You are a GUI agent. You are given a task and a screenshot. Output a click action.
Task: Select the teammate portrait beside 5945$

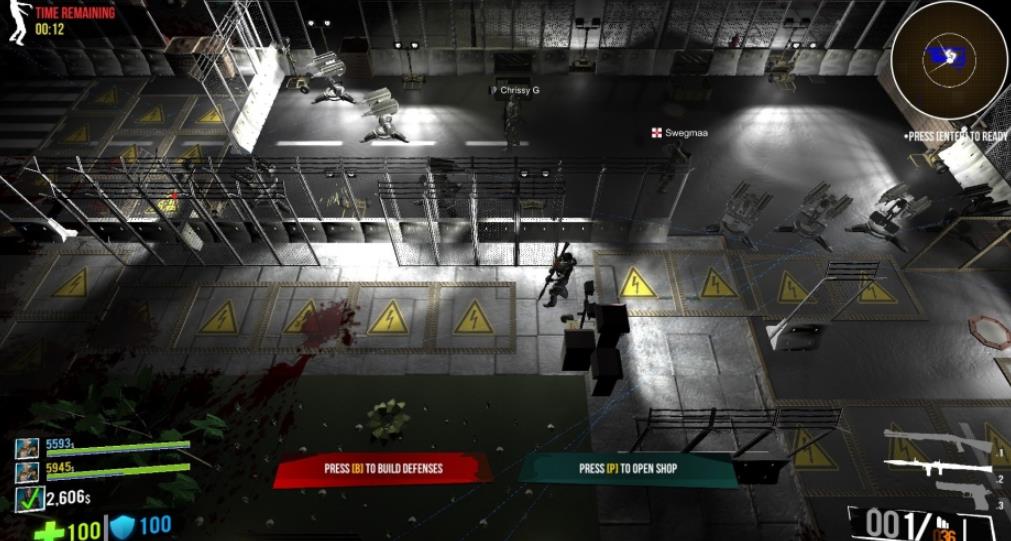27,472
